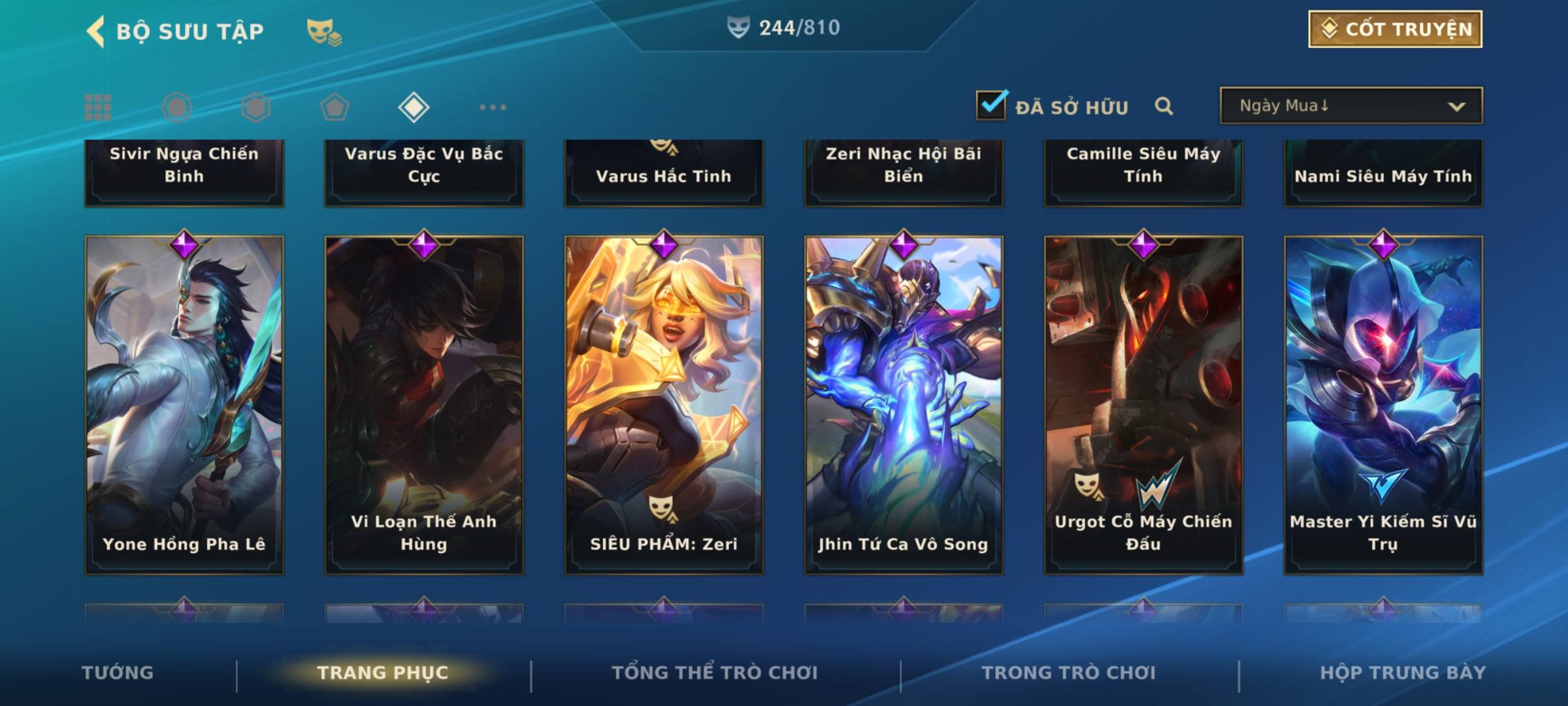Expand the Ngày Mua sort dropdown
Image resolution: width=1568 pixels, height=706 pixels.
tap(1350, 106)
